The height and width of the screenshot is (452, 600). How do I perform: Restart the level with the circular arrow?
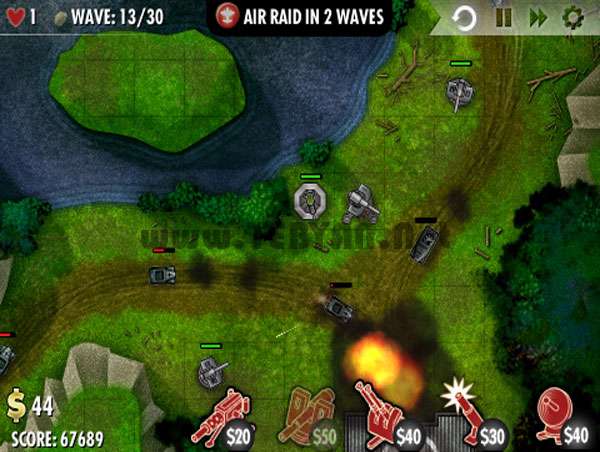(x=464, y=17)
